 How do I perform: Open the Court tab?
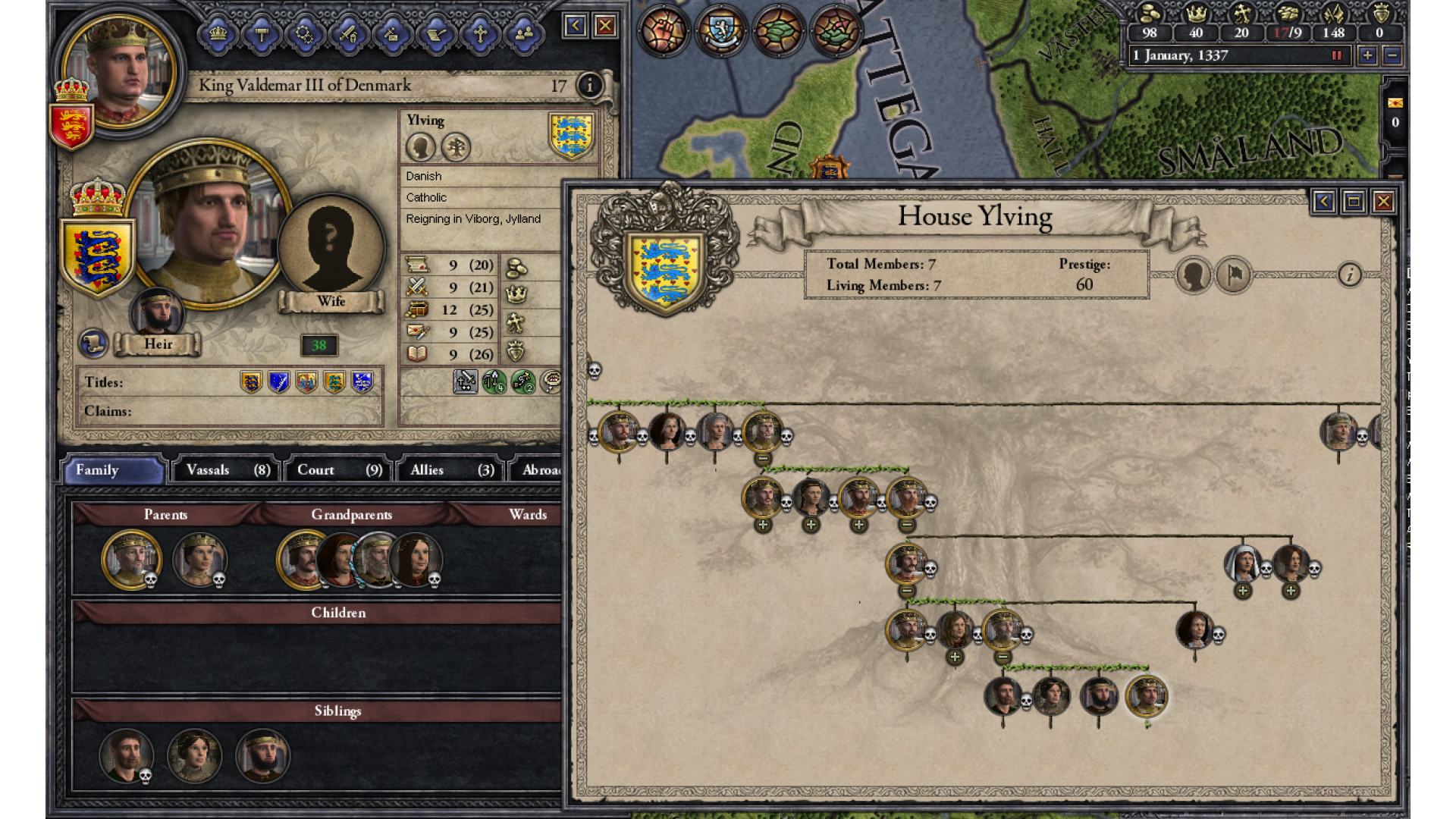coord(339,470)
